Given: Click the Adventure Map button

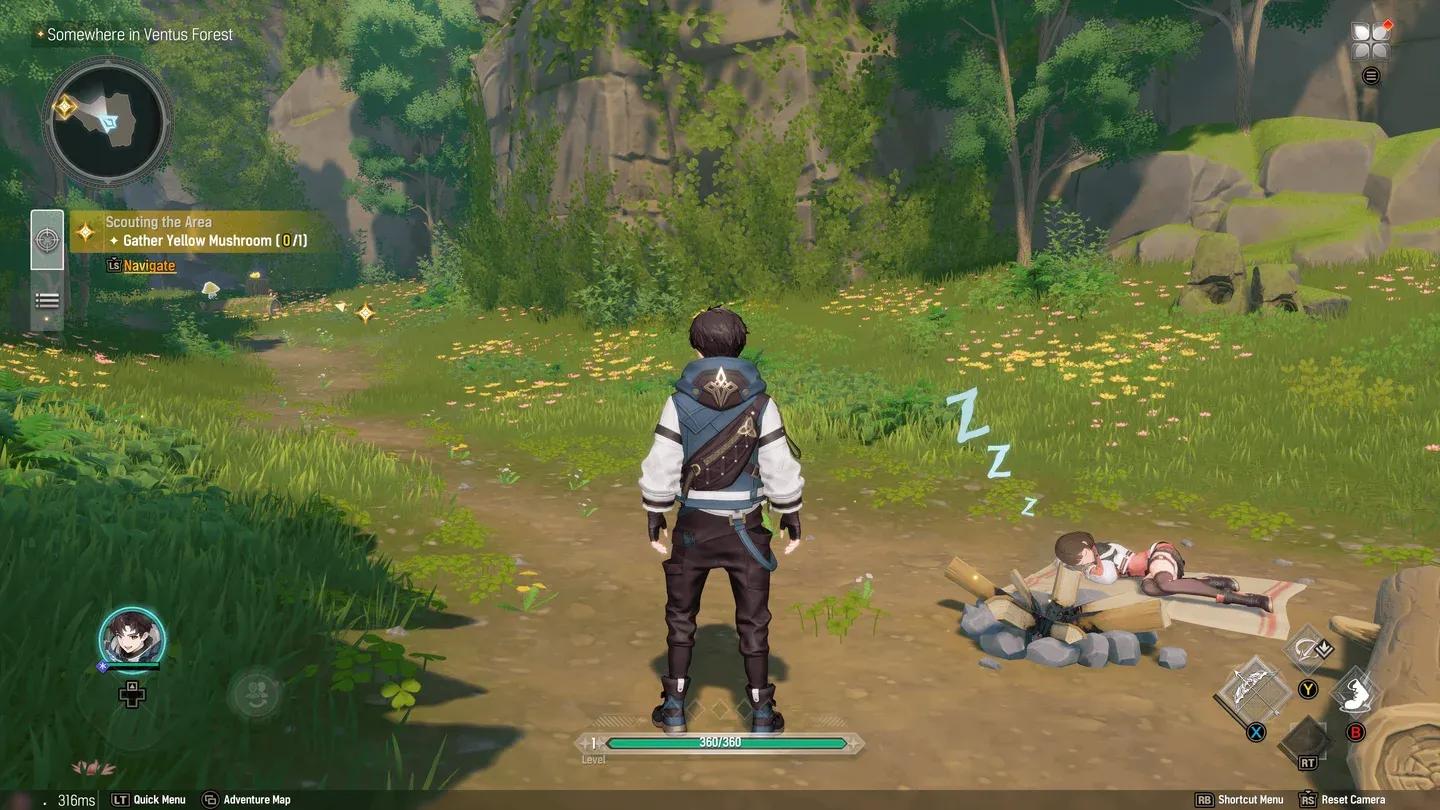Looking at the screenshot, I should 246,799.
